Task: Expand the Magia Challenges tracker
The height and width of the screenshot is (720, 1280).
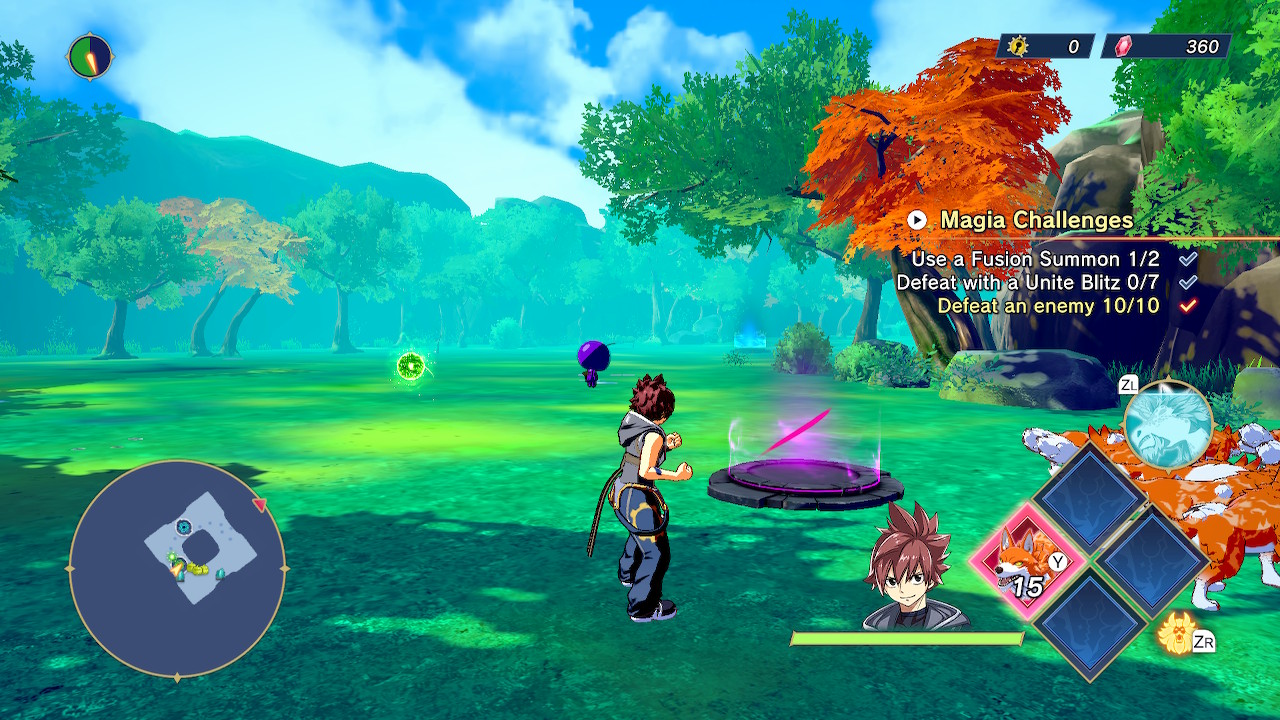Action: click(x=917, y=220)
